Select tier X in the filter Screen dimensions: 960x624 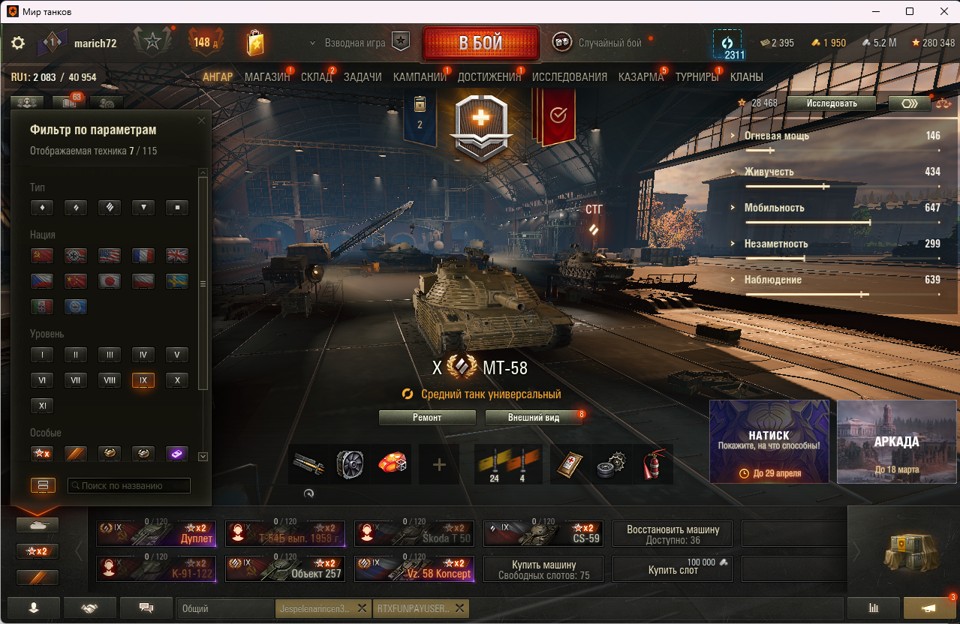(x=176, y=380)
